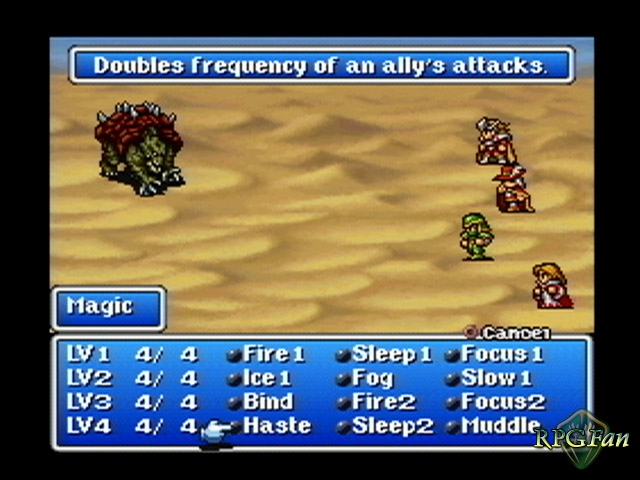Select the Fire1 spell
640x480 pixels.
tap(273, 355)
